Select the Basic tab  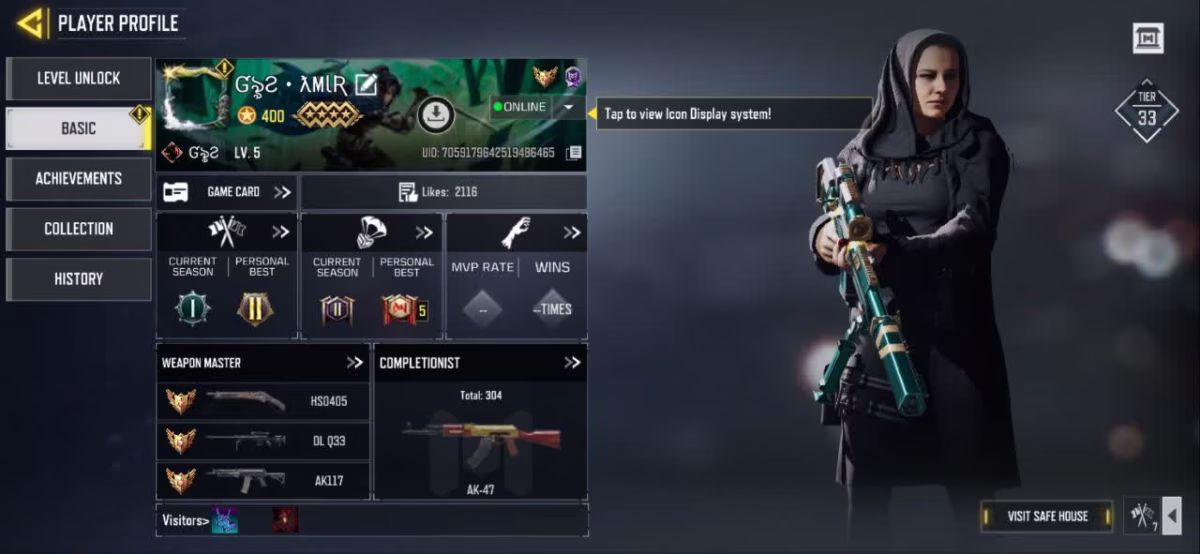tap(79, 128)
